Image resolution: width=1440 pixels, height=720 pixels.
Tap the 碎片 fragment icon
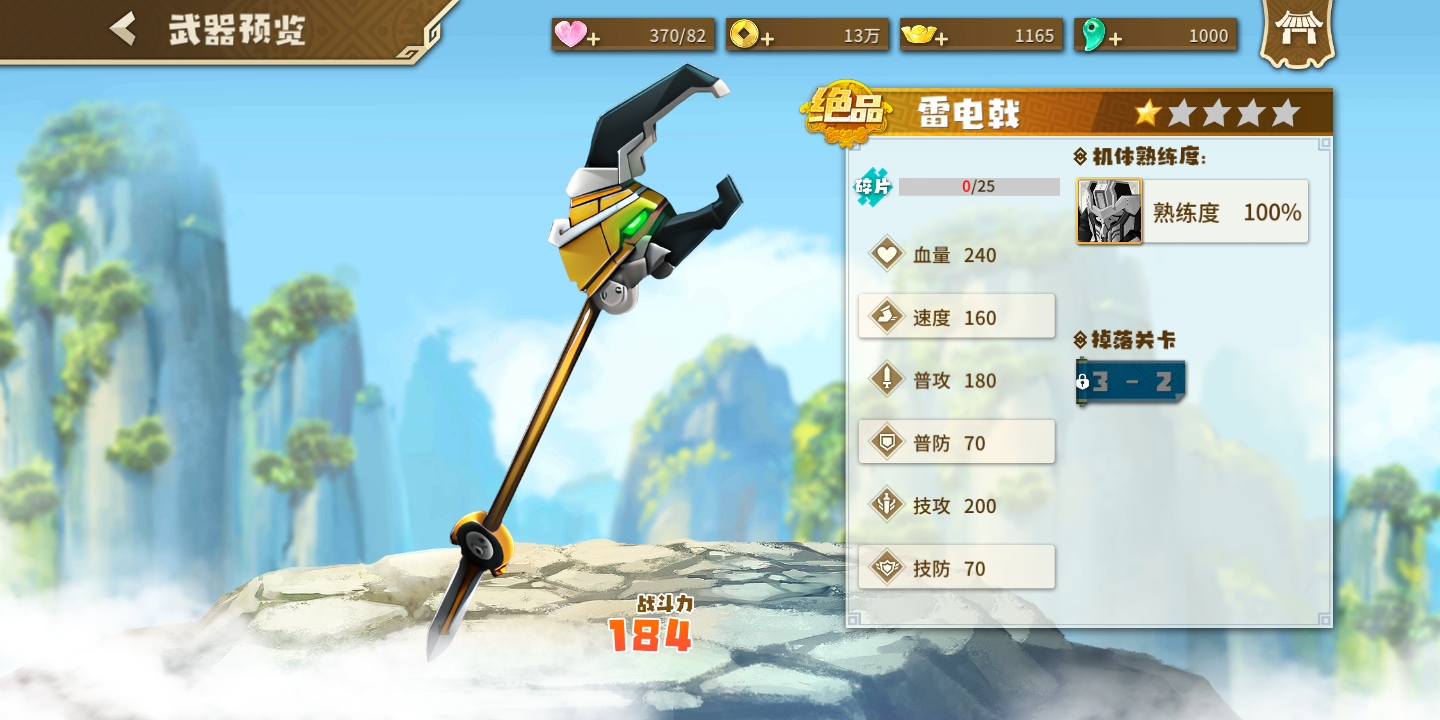(x=872, y=187)
